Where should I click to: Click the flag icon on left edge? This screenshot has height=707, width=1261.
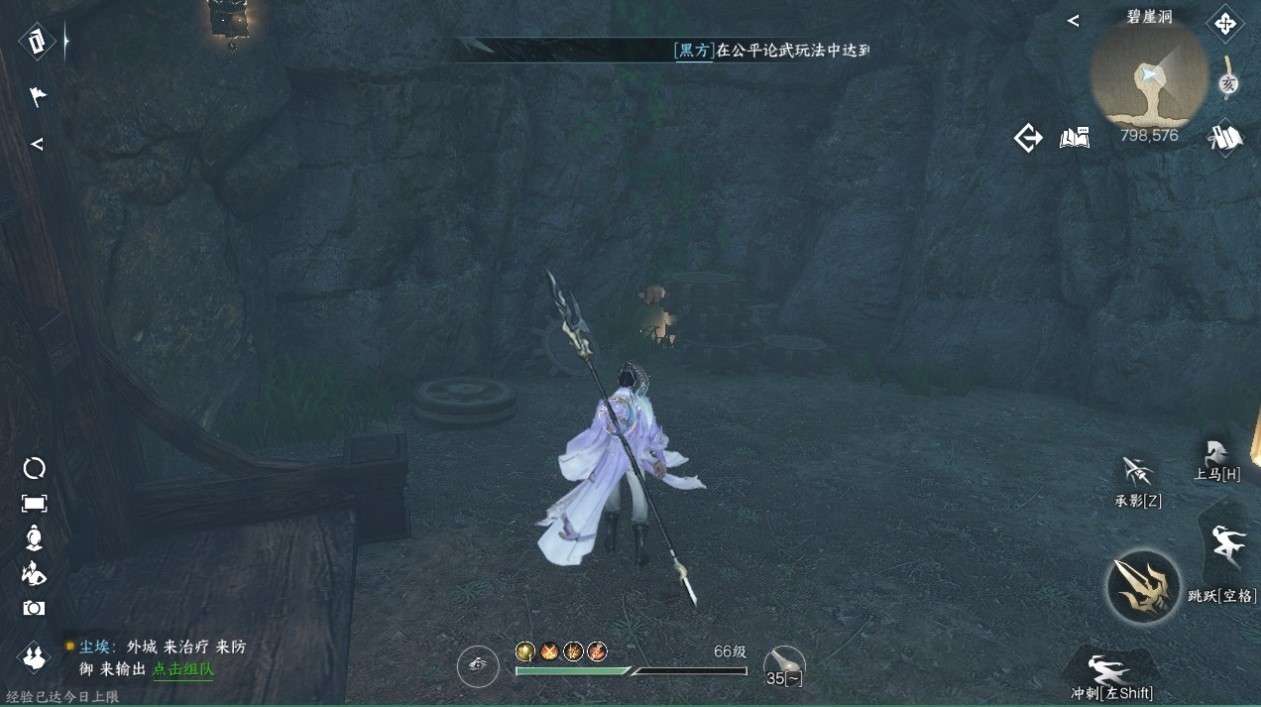[37, 97]
